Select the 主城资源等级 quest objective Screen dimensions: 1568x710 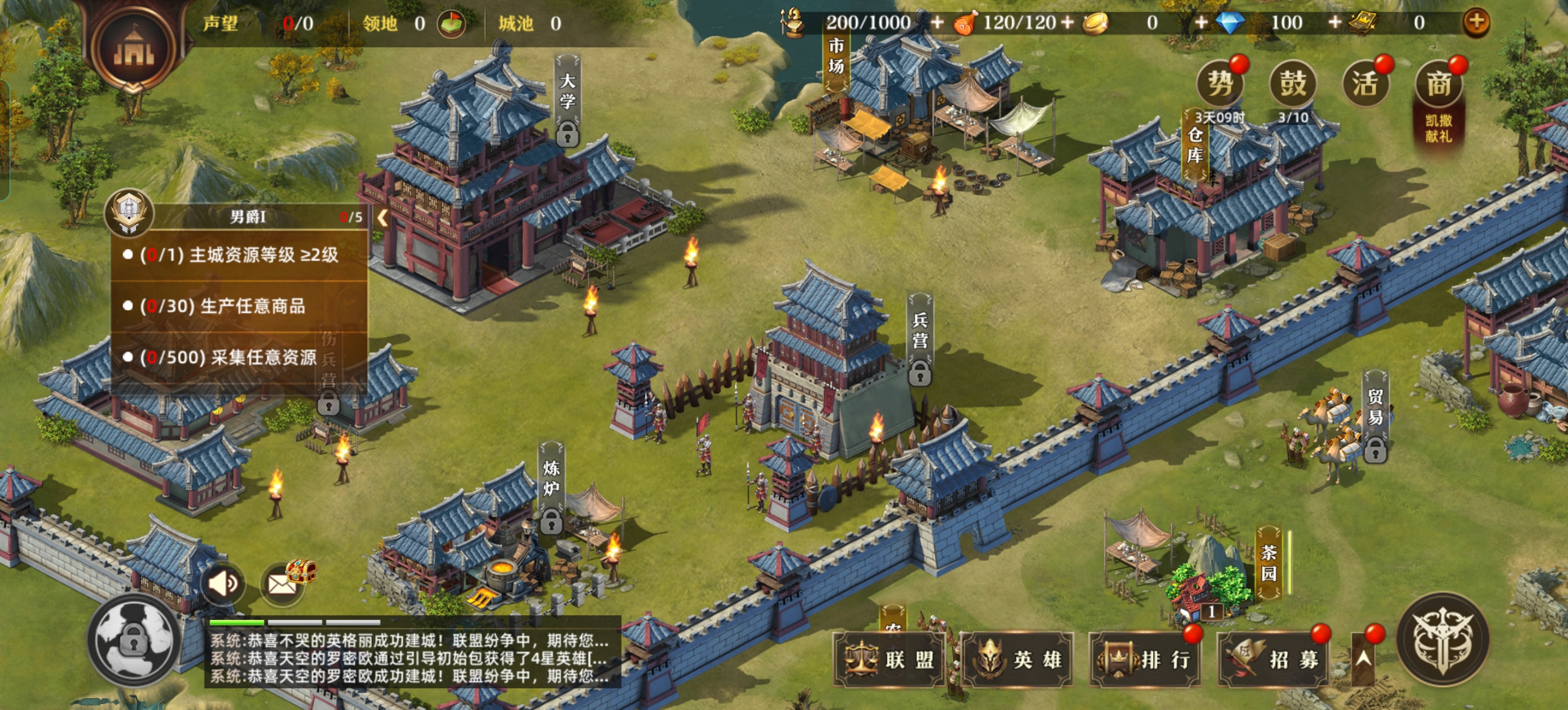point(239,255)
